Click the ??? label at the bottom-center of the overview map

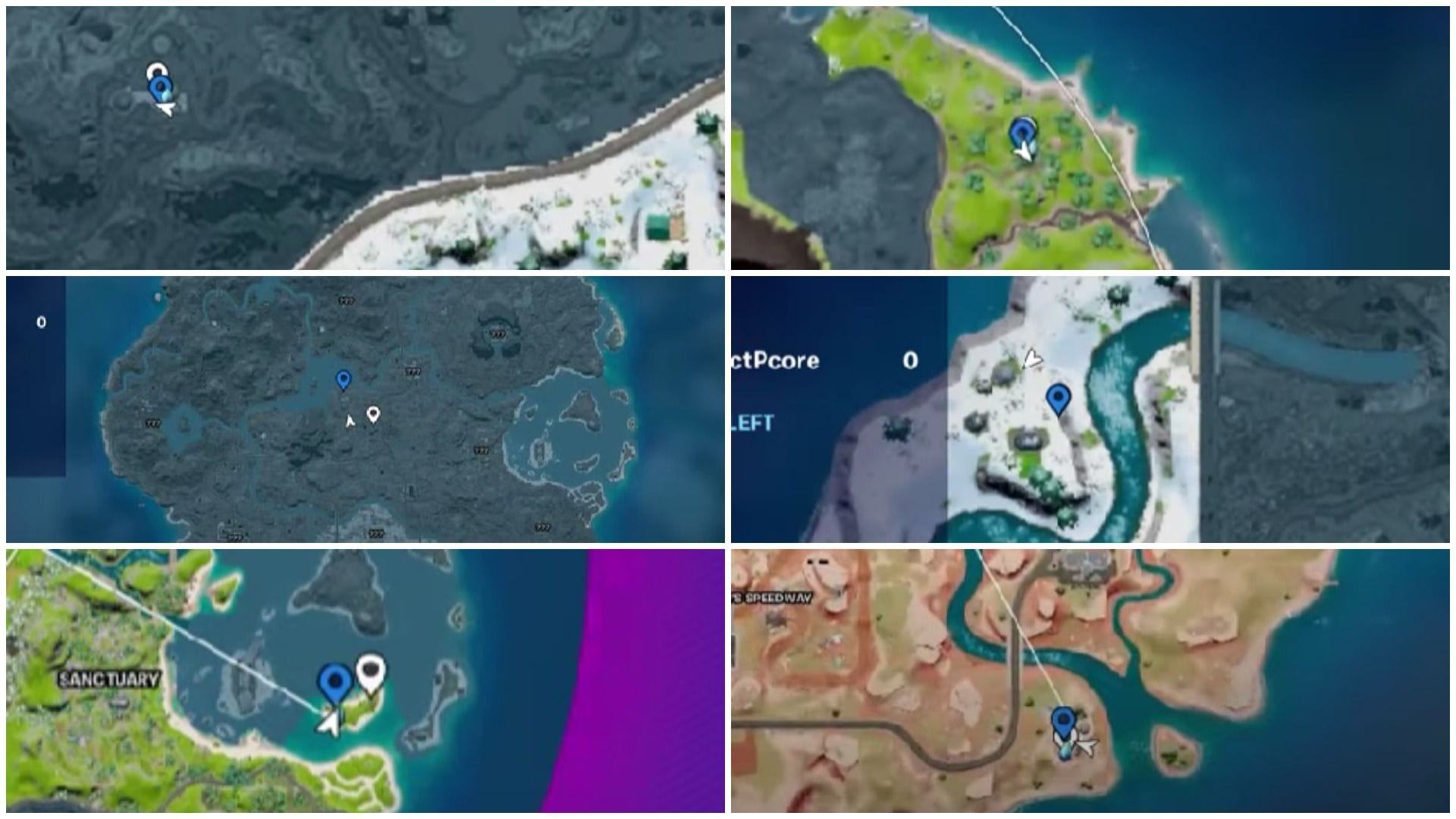click(x=375, y=533)
